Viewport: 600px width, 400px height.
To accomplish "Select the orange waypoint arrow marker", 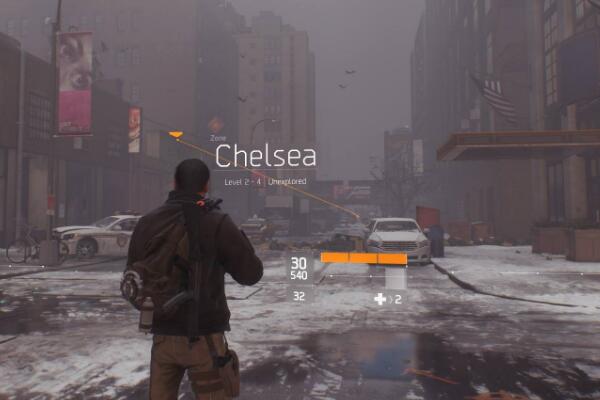I will tap(176, 133).
